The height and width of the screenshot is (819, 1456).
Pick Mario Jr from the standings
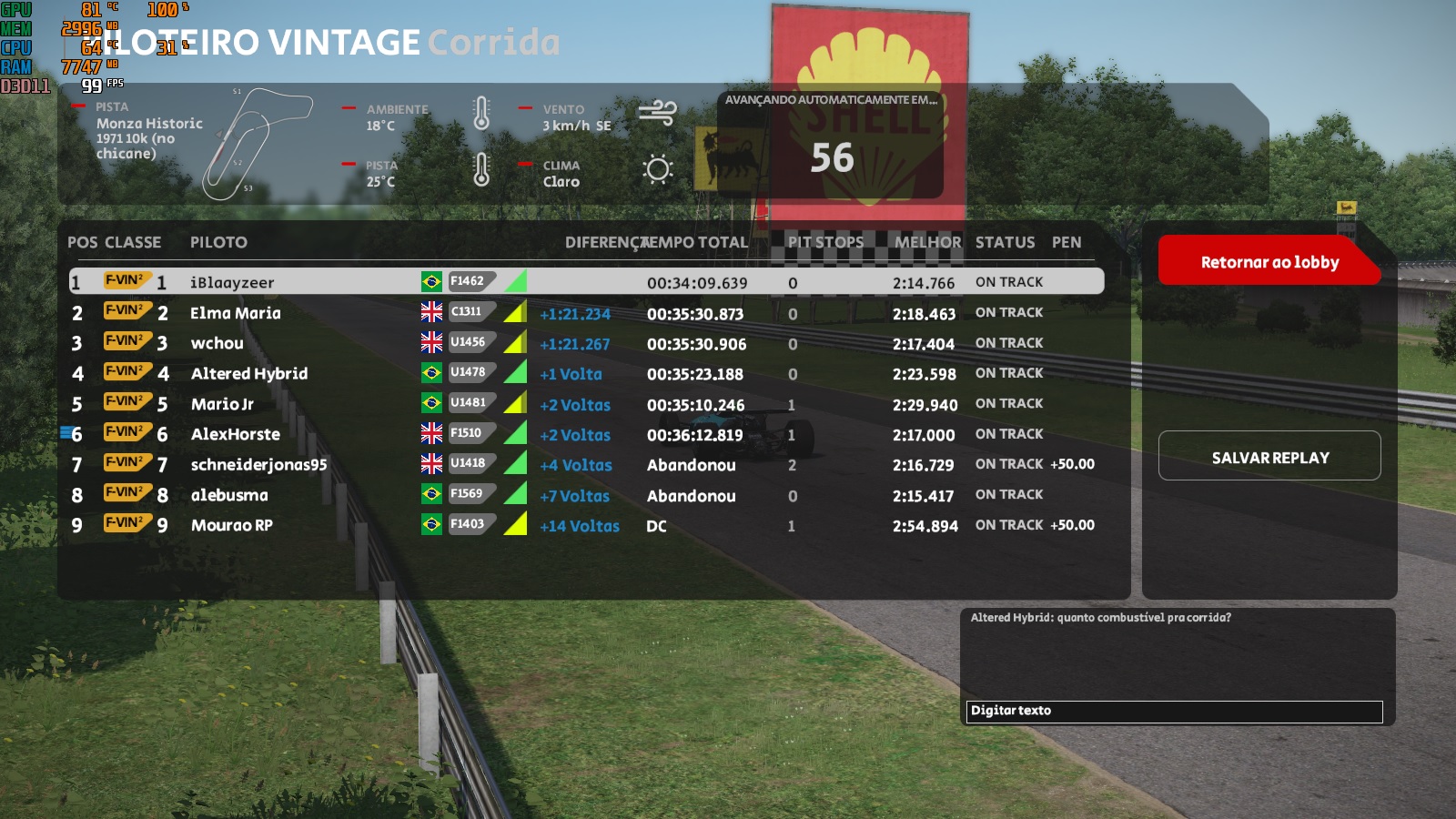click(222, 404)
